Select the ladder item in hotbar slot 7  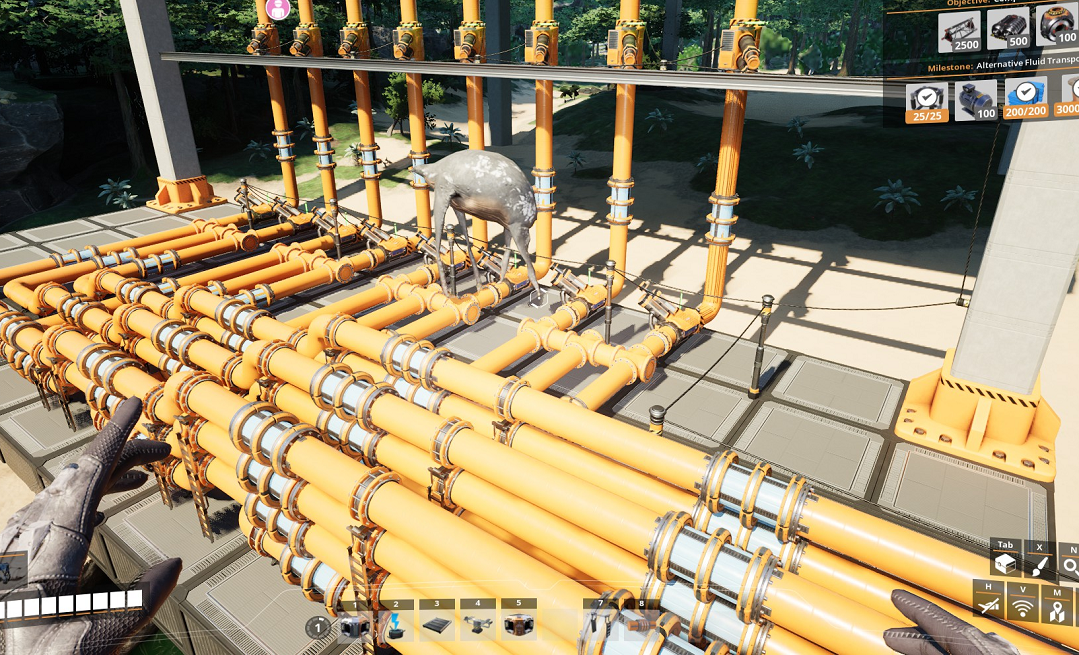coord(600,627)
